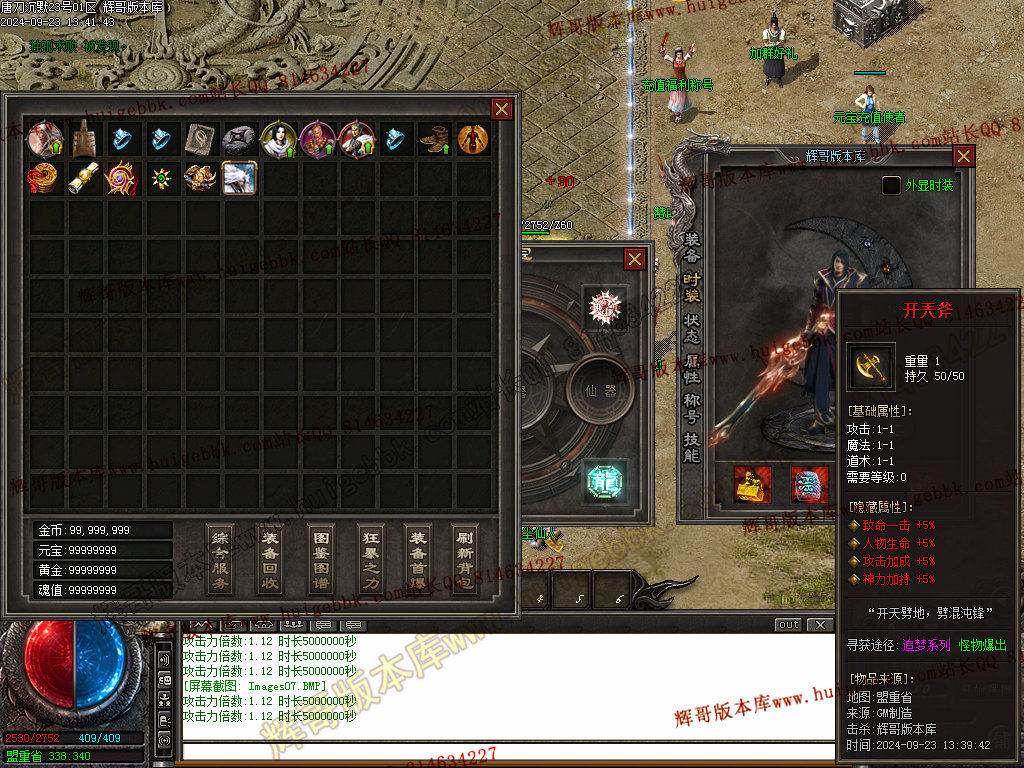The image size is (1024, 768).
Task: Select the white-haired portrait item
Action: pyautogui.click(x=239, y=178)
